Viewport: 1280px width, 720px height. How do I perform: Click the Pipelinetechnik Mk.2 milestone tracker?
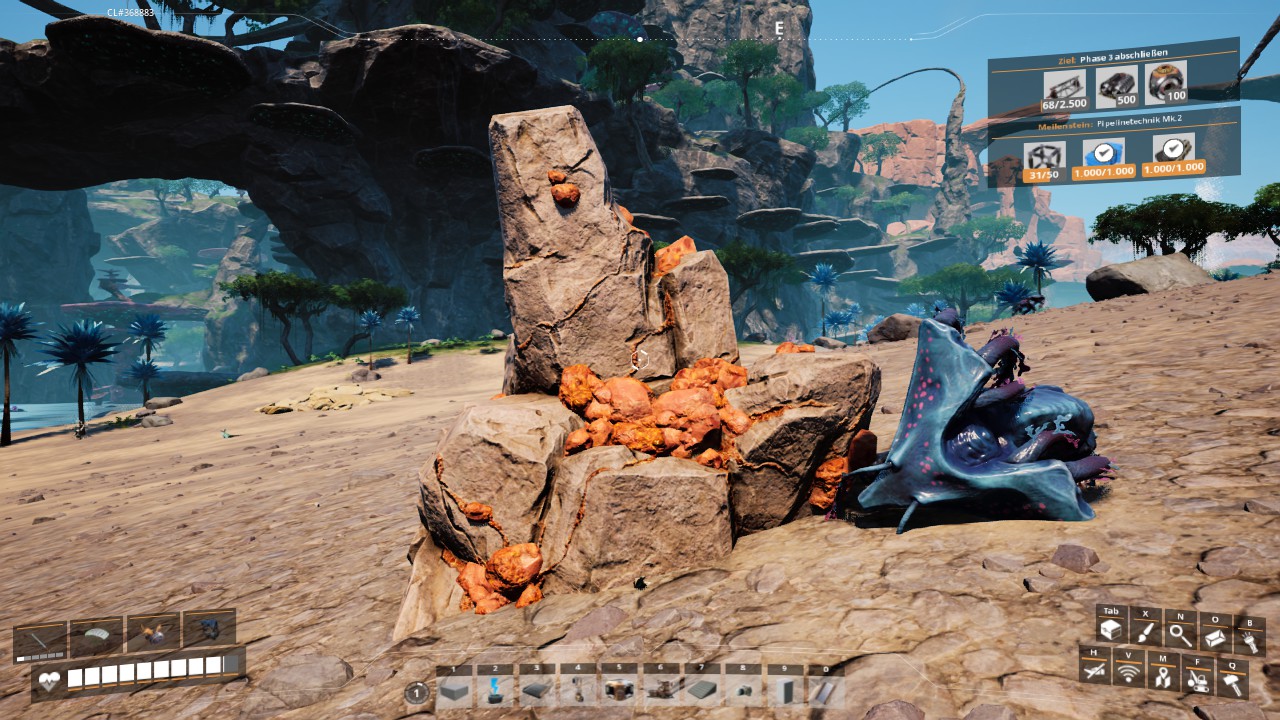coord(1113,126)
